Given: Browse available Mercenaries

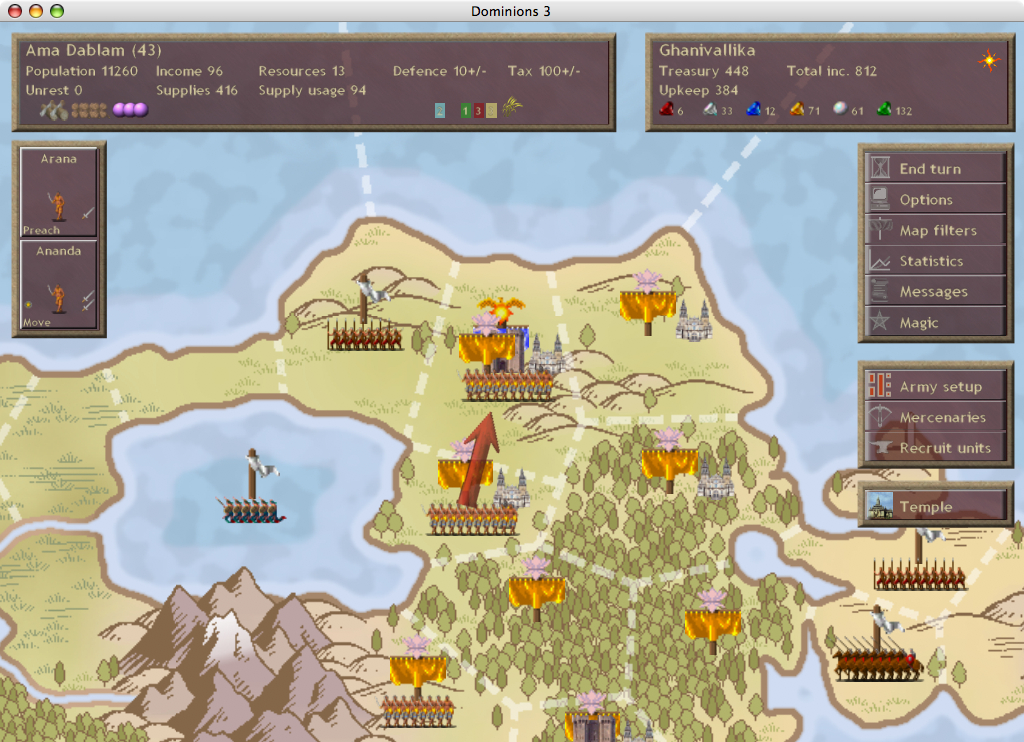Looking at the screenshot, I should 935,418.
